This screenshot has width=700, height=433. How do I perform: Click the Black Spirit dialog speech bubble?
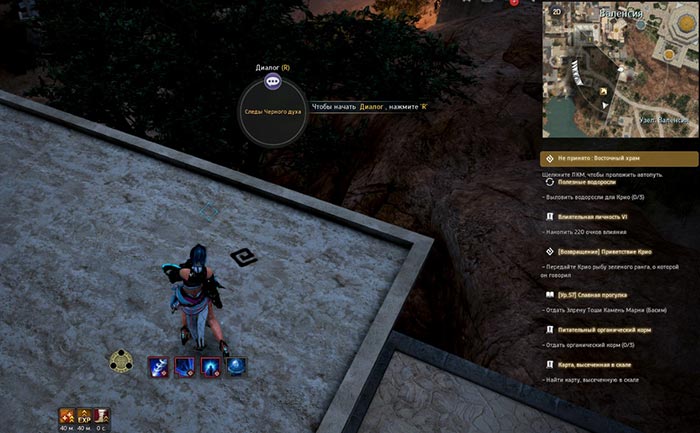coord(272,83)
